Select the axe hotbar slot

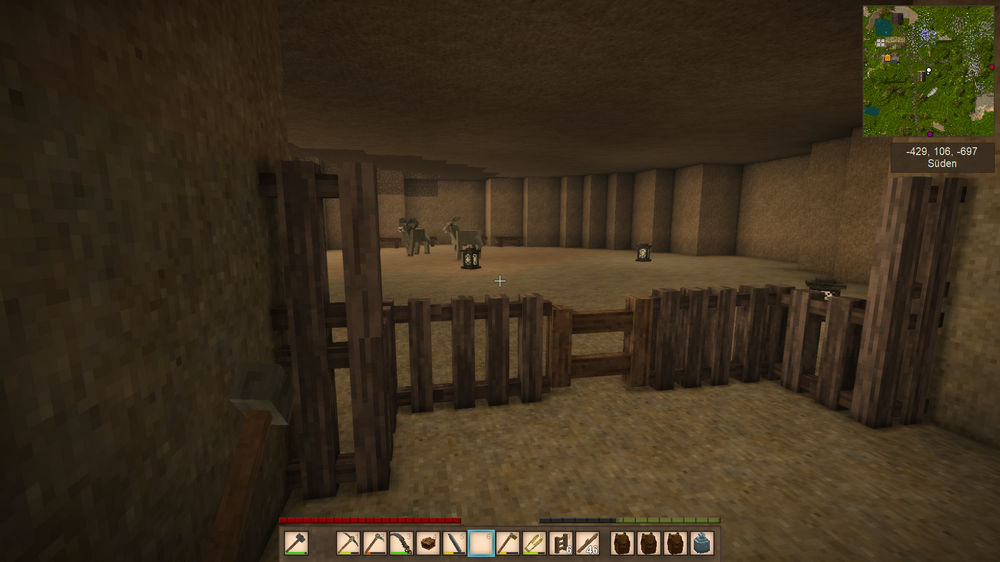point(508,543)
